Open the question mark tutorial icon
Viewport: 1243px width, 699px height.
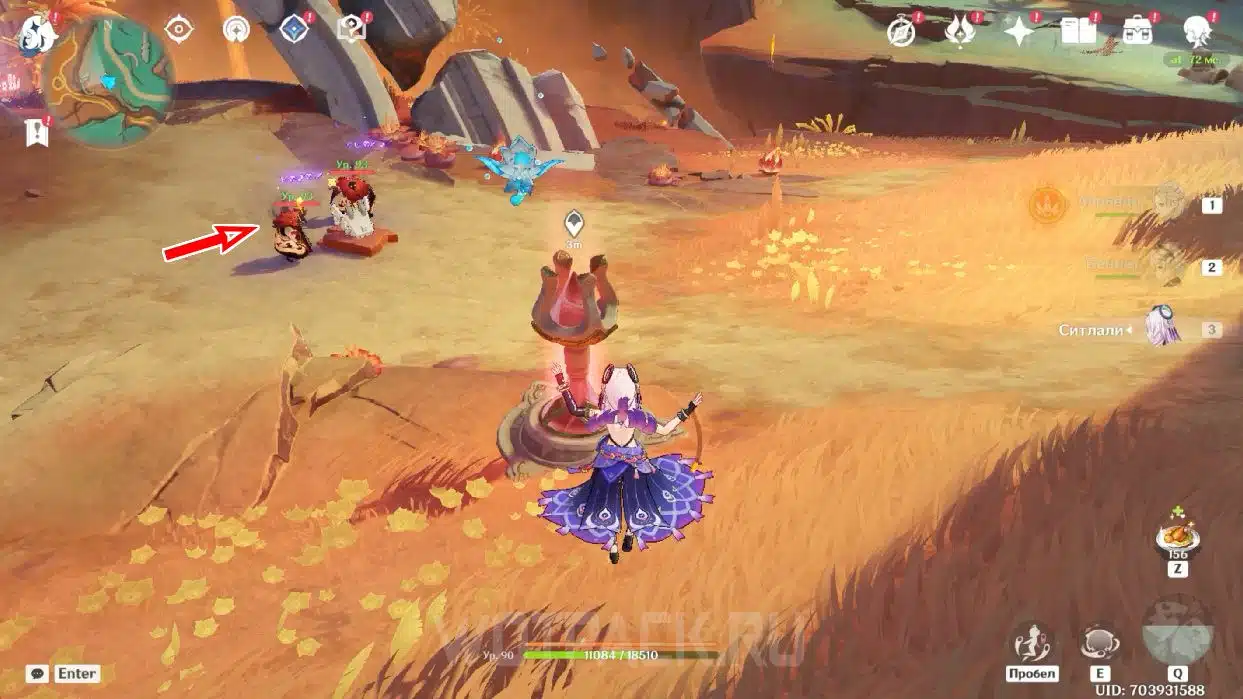(351, 29)
